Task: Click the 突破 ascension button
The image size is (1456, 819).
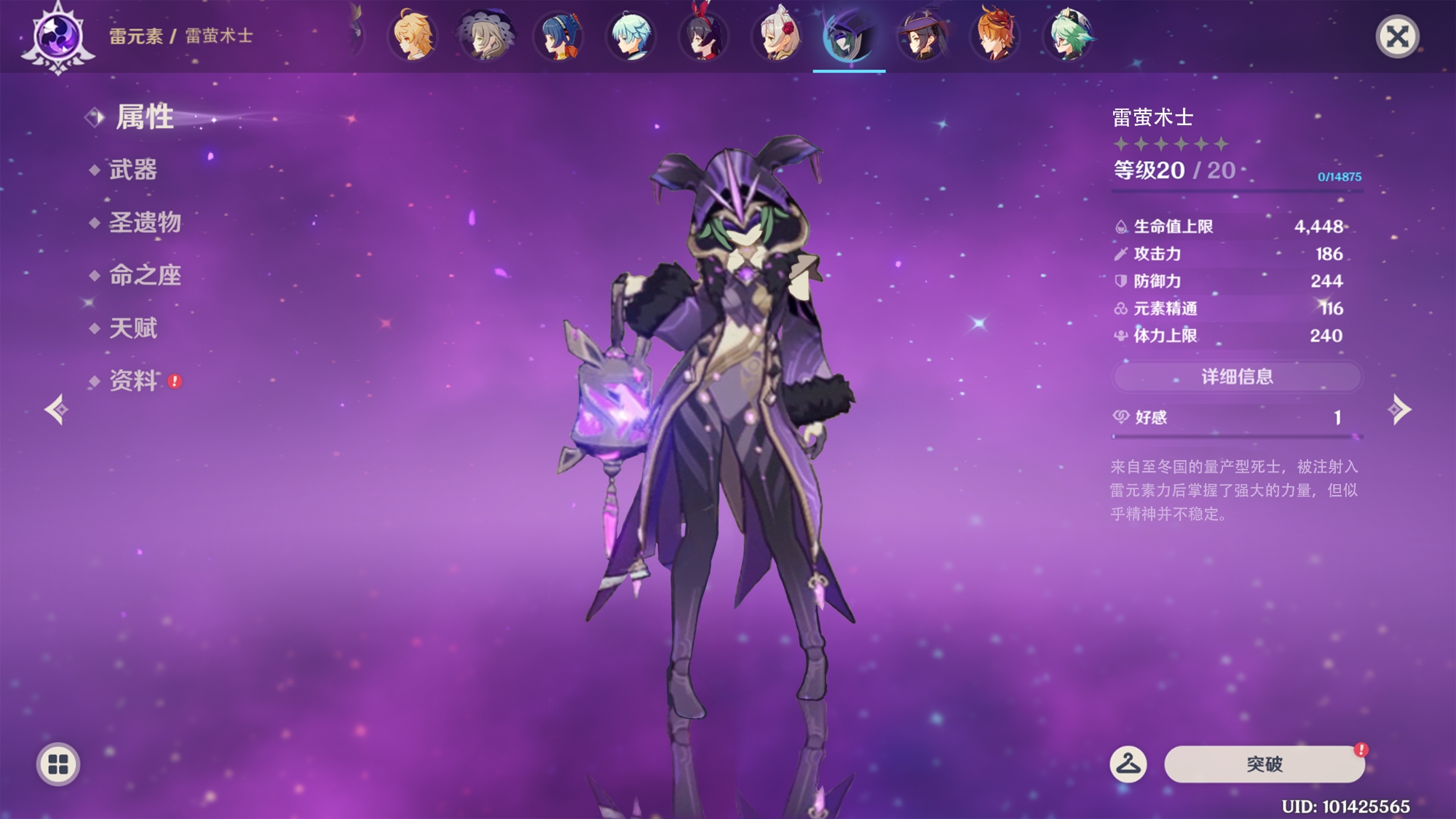Action: tap(1264, 764)
